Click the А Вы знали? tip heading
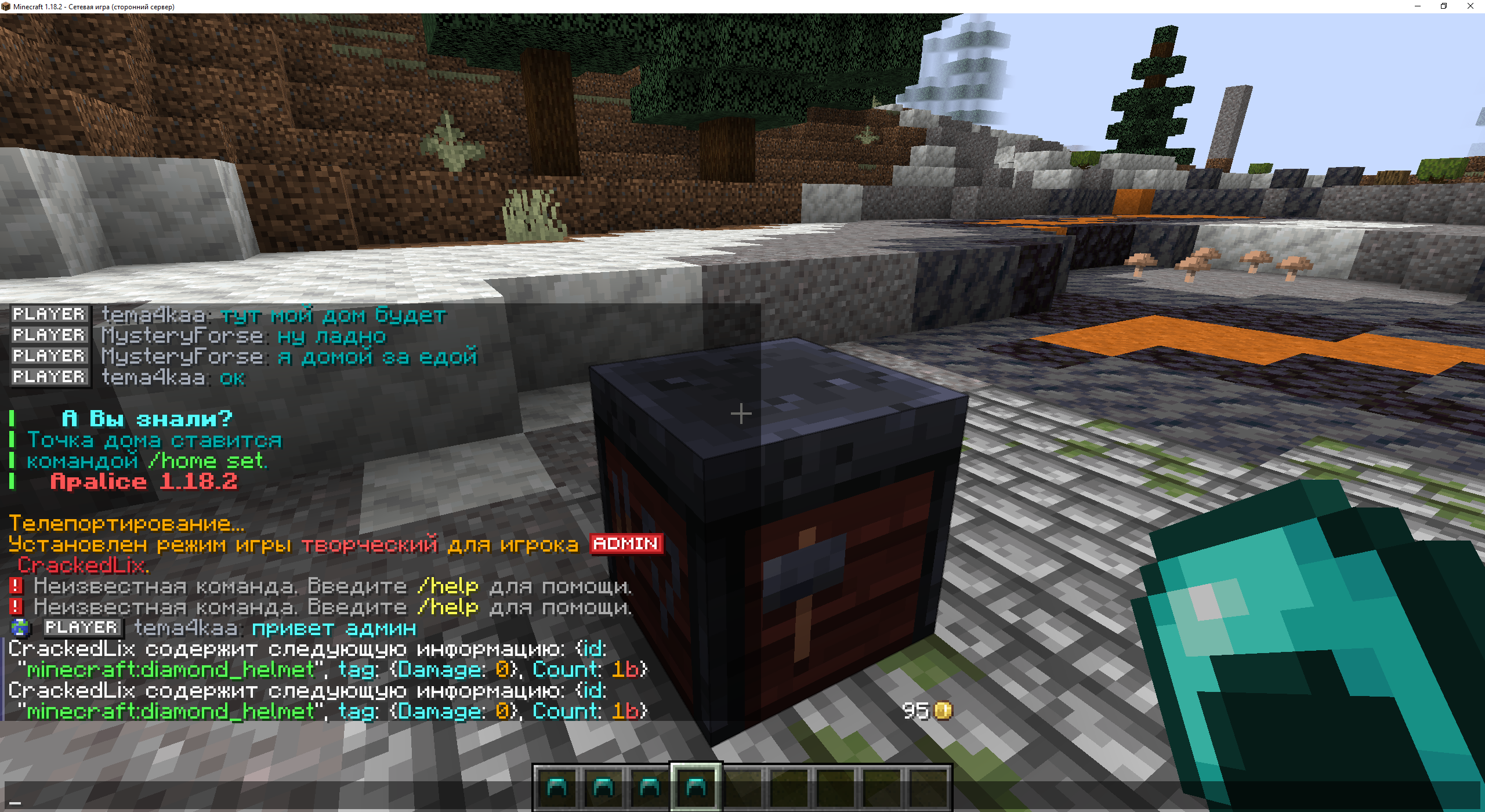Screen dimensions: 1485x812 tap(147, 418)
